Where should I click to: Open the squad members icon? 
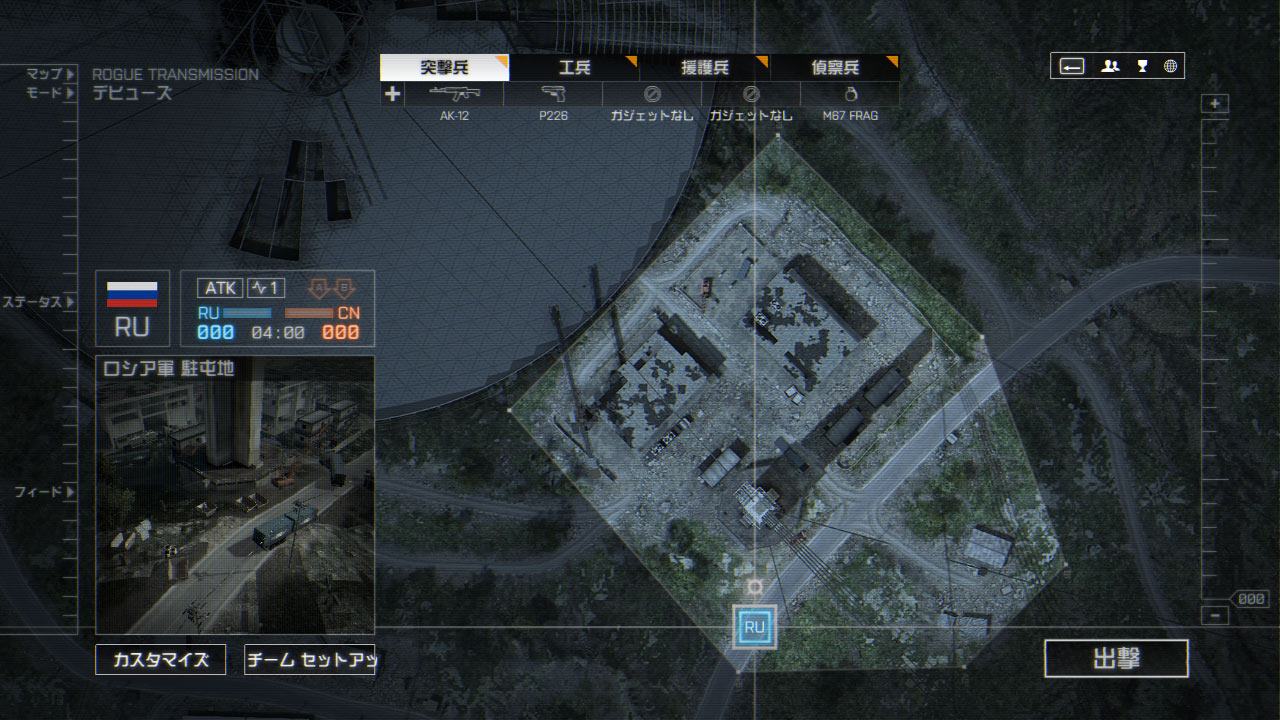[x=1110, y=67]
